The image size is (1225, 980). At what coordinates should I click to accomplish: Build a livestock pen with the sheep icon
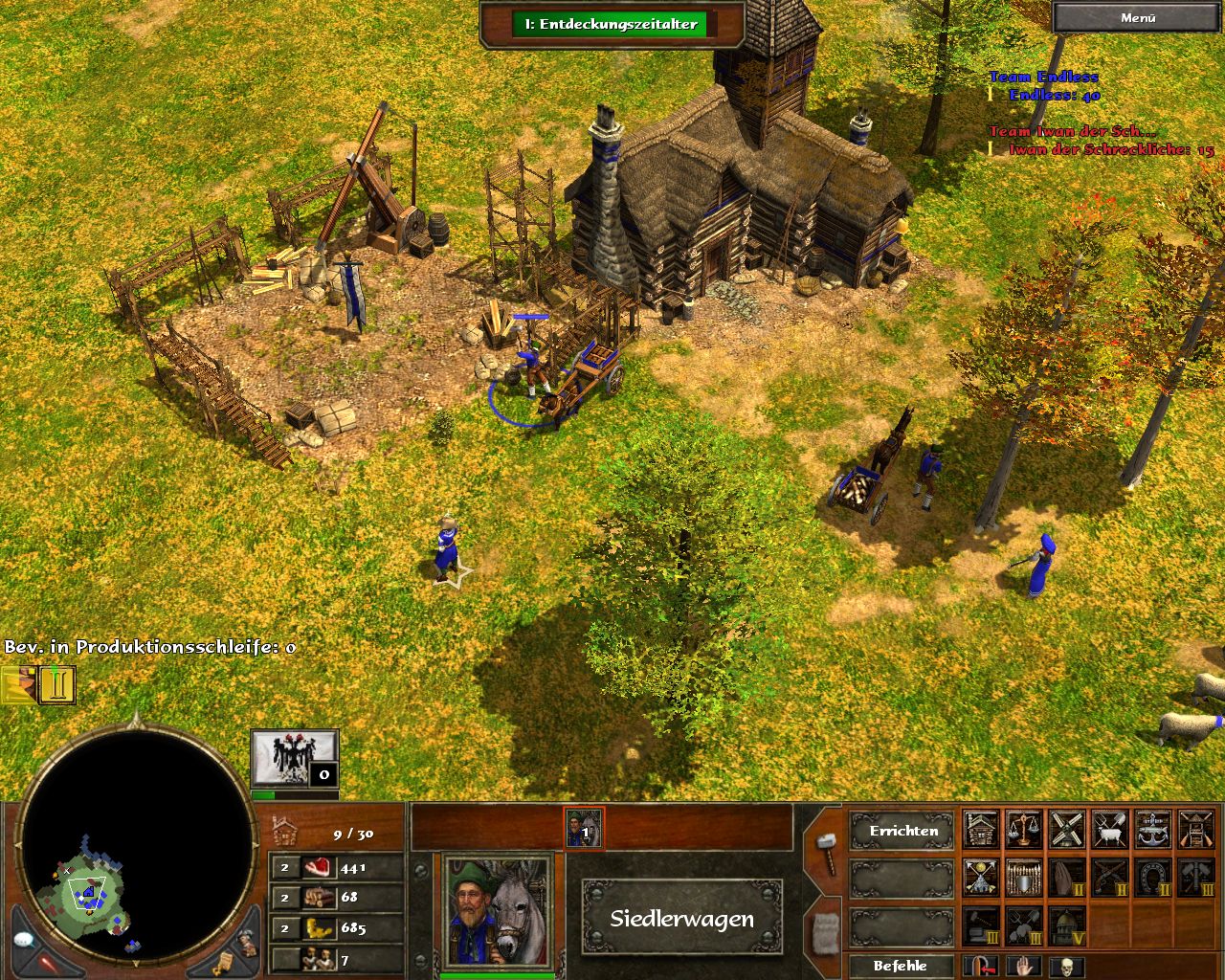pyautogui.click(x=1110, y=831)
